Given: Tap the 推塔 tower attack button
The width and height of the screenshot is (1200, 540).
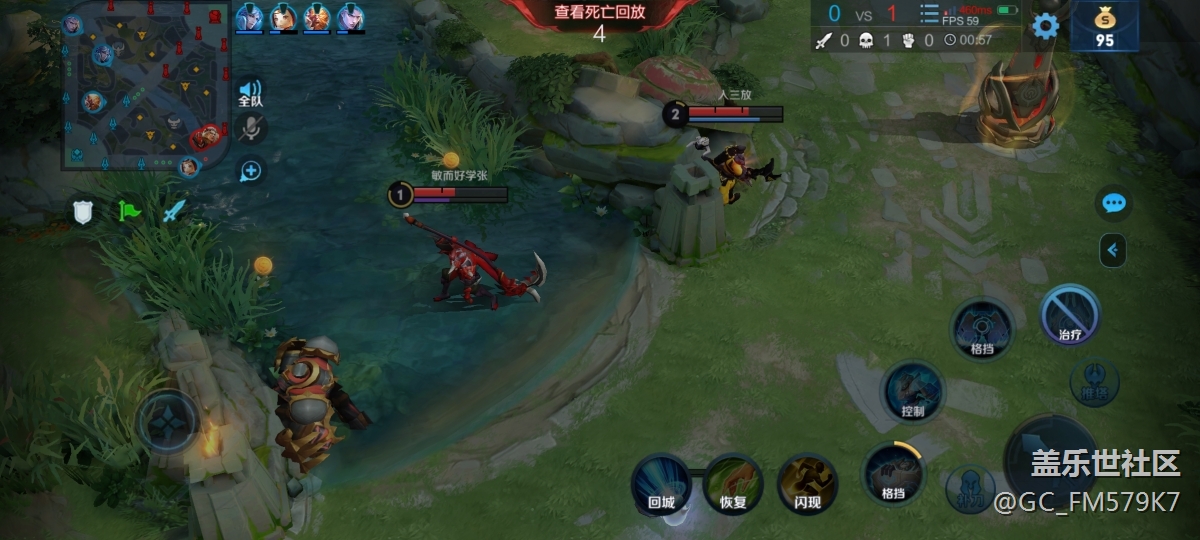Looking at the screenshot, I should pos(1094,382).
